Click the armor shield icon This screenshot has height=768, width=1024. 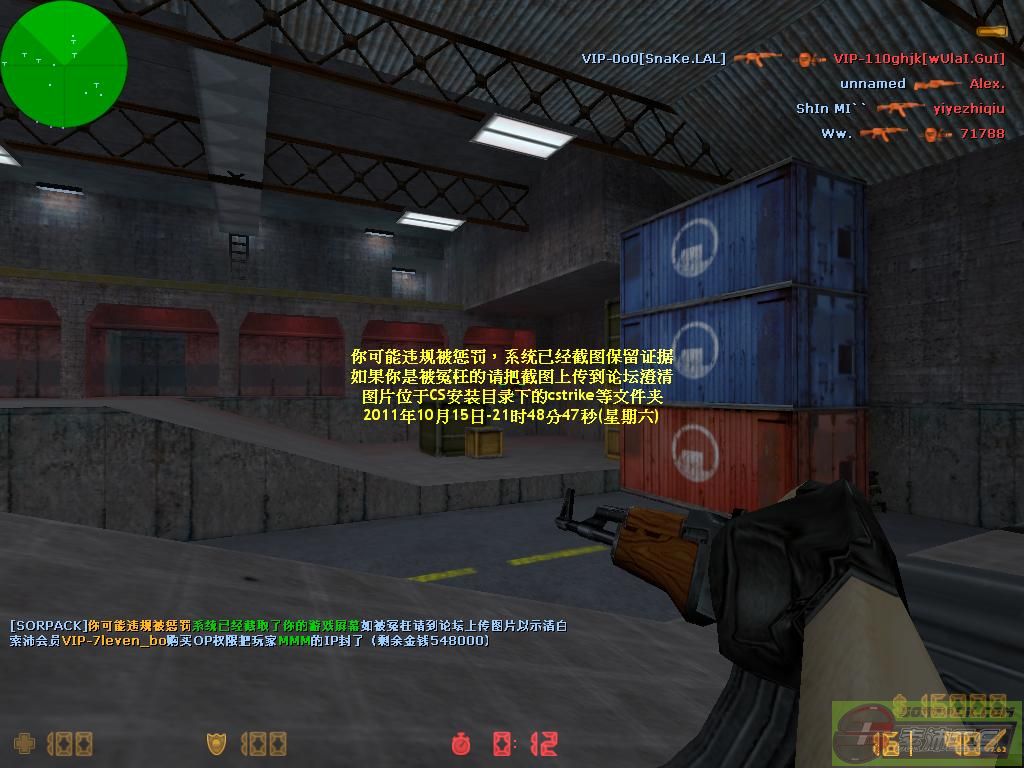216,743
